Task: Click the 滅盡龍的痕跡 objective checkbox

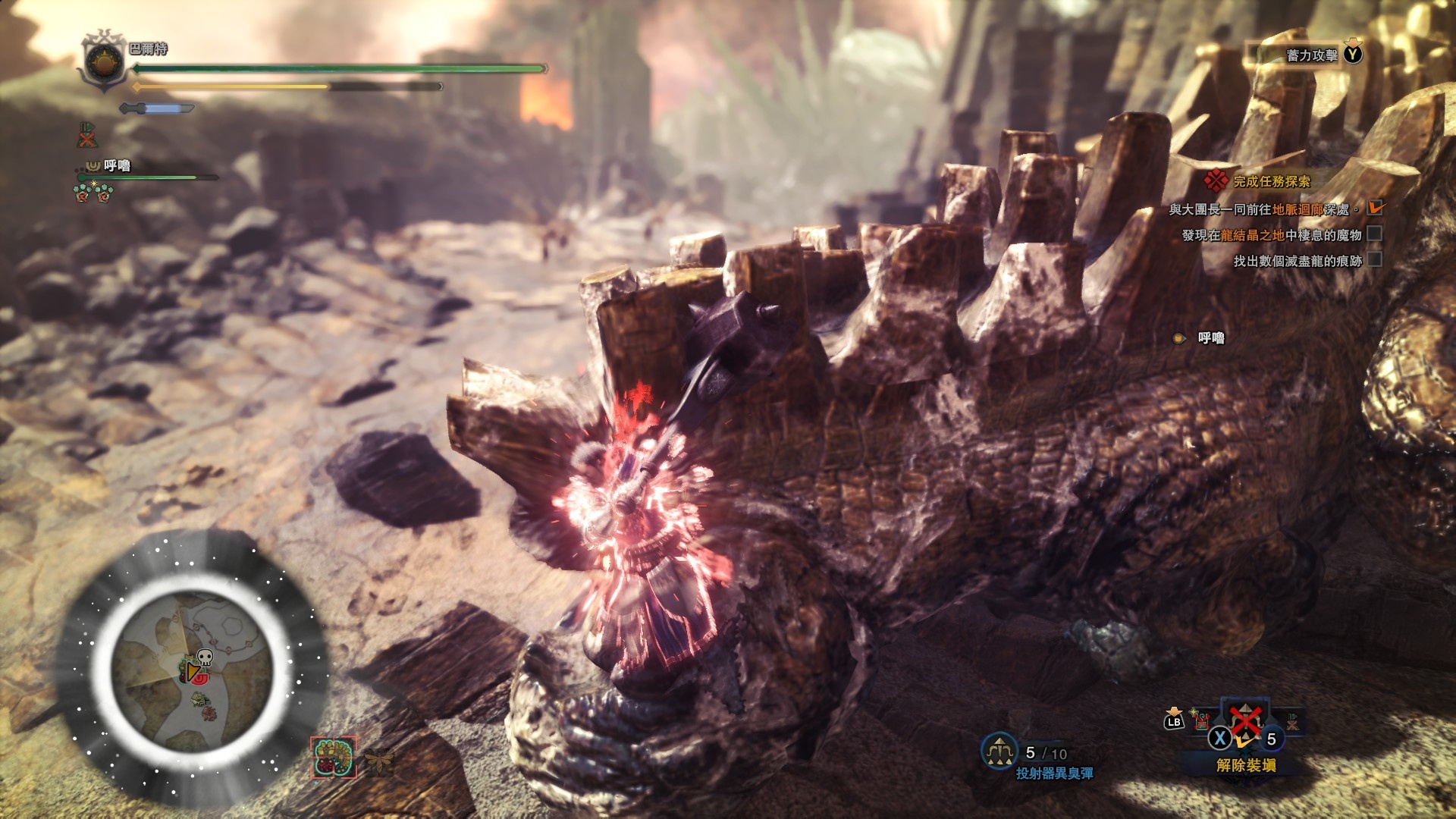Action: coord(1375,260)
